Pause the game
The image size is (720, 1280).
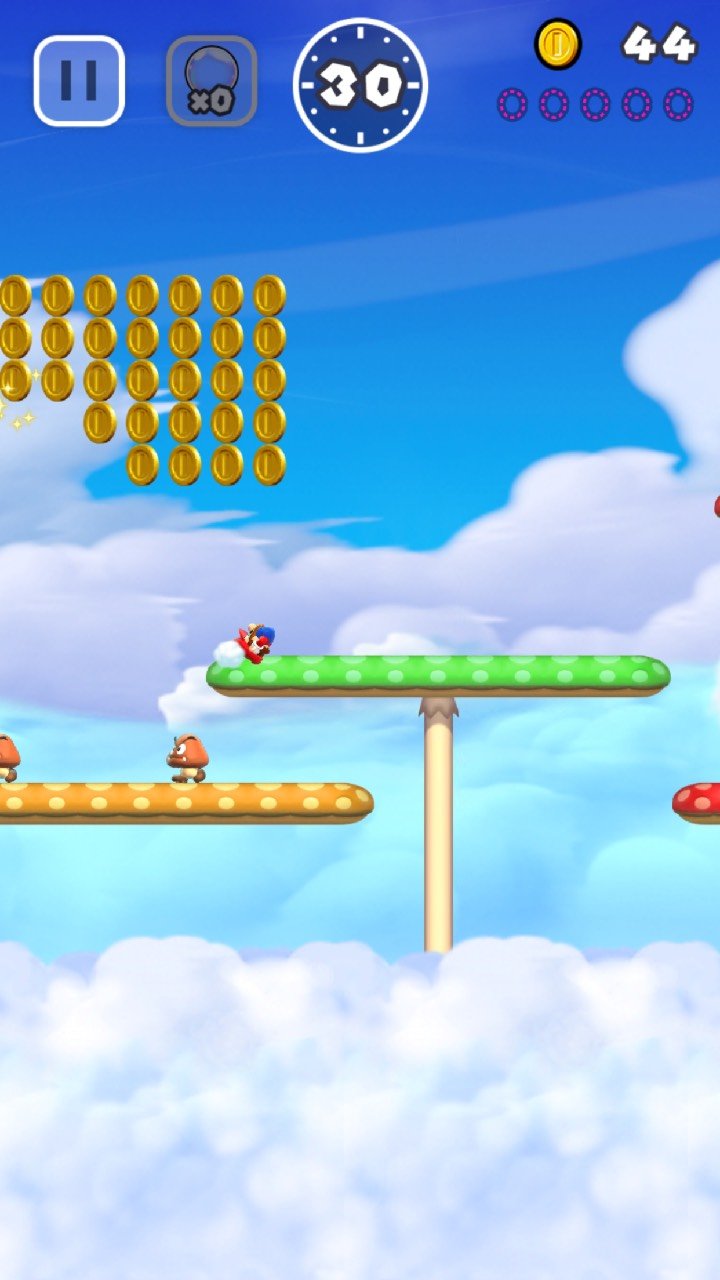[79, 81]
